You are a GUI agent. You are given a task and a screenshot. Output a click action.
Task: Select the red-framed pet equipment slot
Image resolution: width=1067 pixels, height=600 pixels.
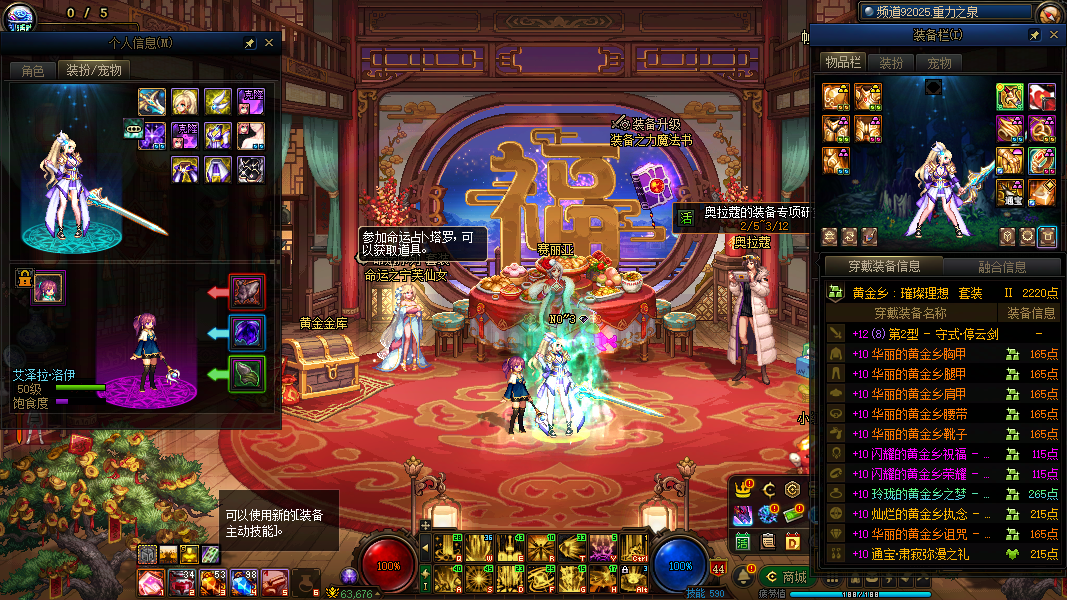click(x=247, y=292)
